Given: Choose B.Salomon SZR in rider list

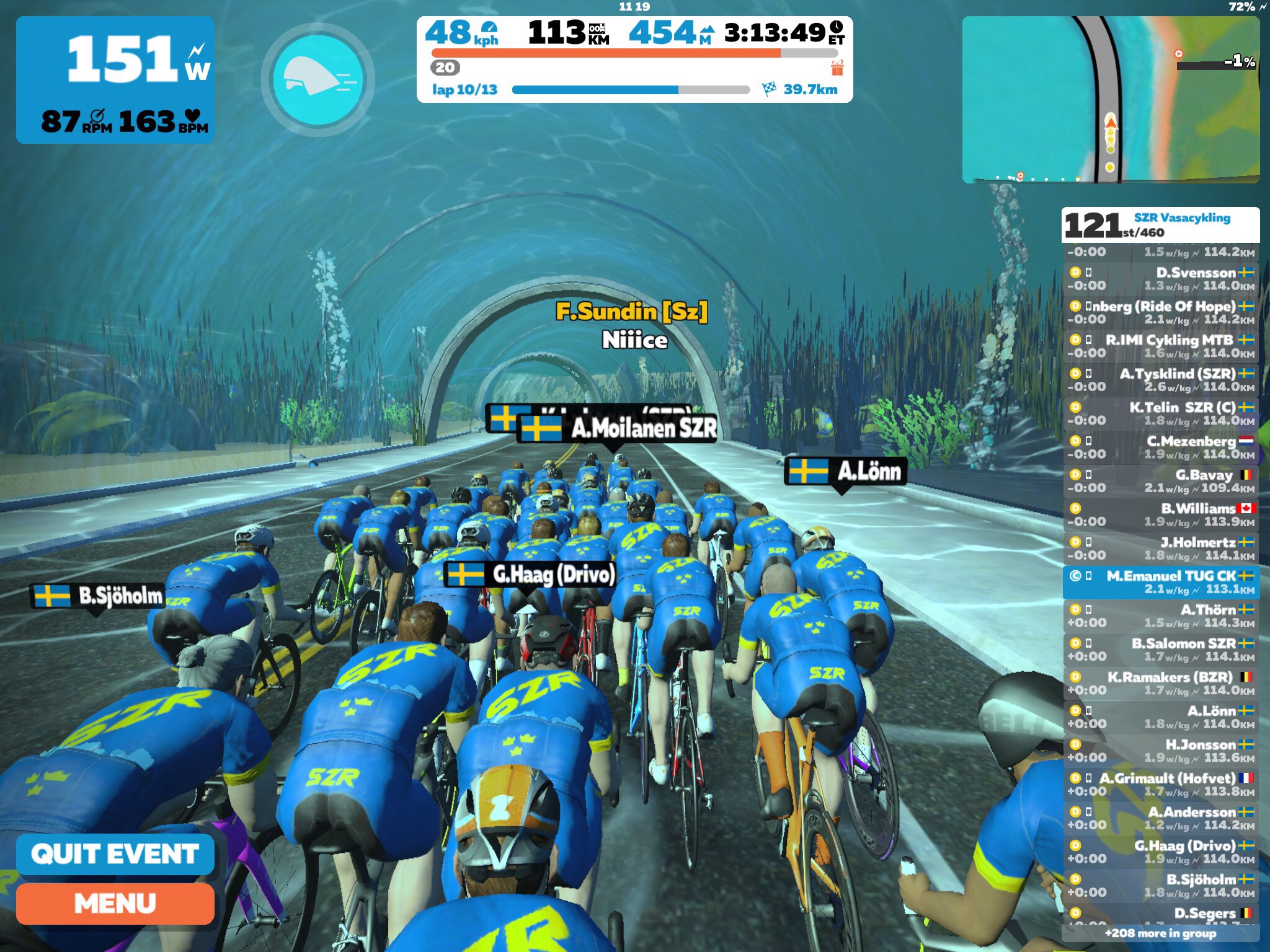Looking at the screenshot, I should [x=1160, y=650].
